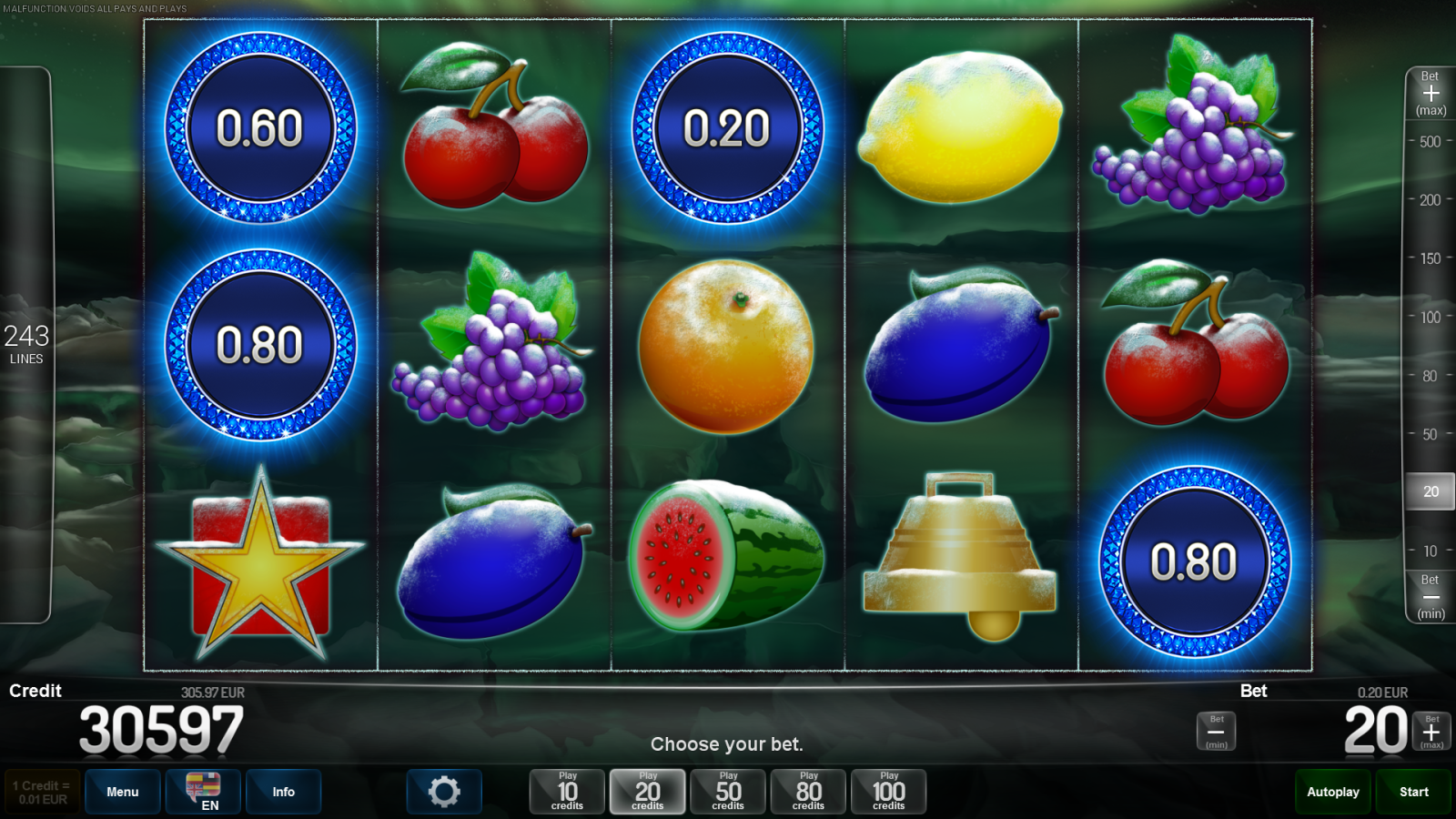Click the 0.60 blue bonus circle
Viewport: 1456px width, 819px height.
(258, 127)
